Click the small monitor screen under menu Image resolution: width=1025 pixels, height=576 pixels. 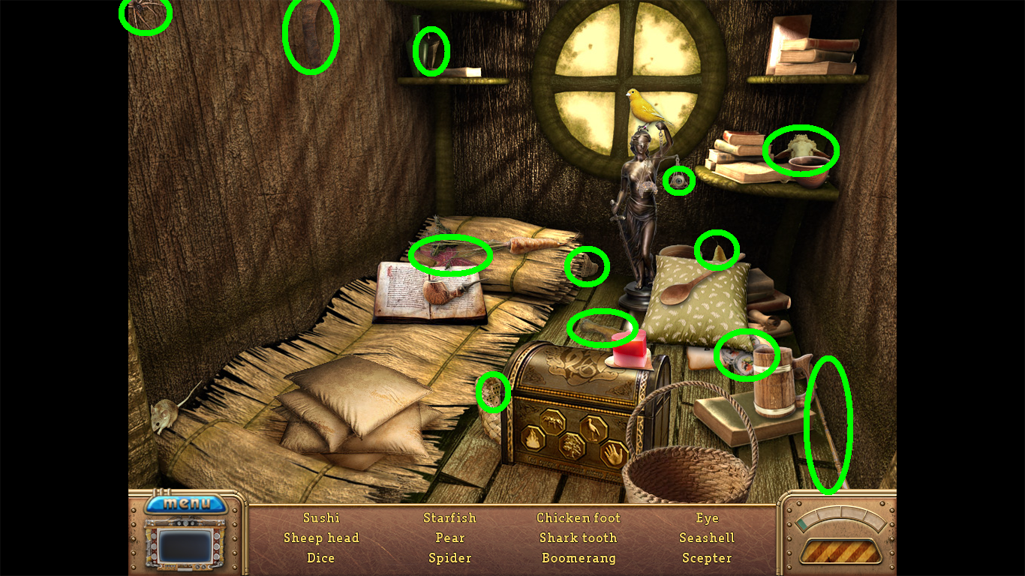[186, 547]
